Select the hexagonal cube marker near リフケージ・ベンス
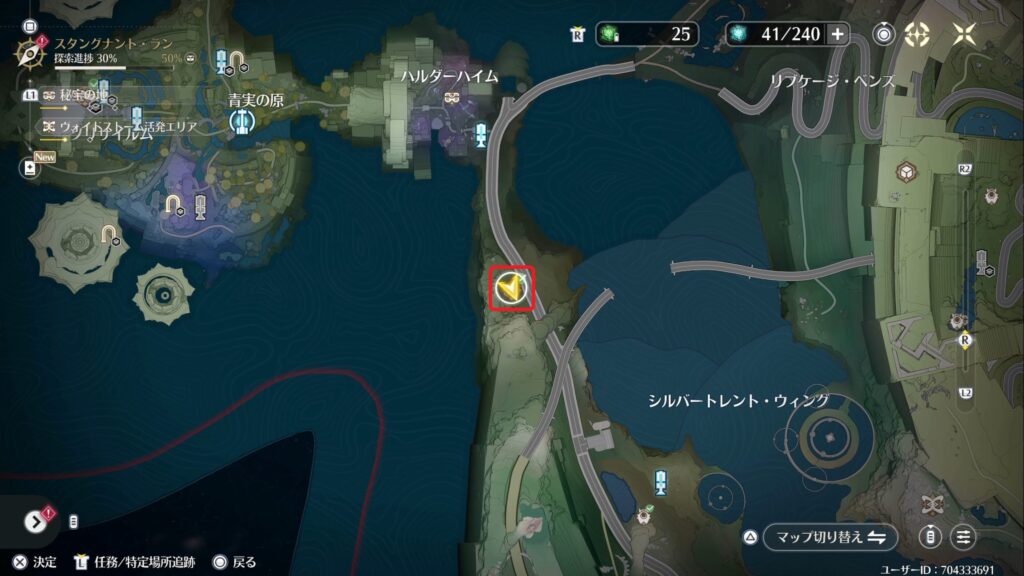Image resolution: width=1024 pixels, height=576 pixels. (x=906, y=171)
